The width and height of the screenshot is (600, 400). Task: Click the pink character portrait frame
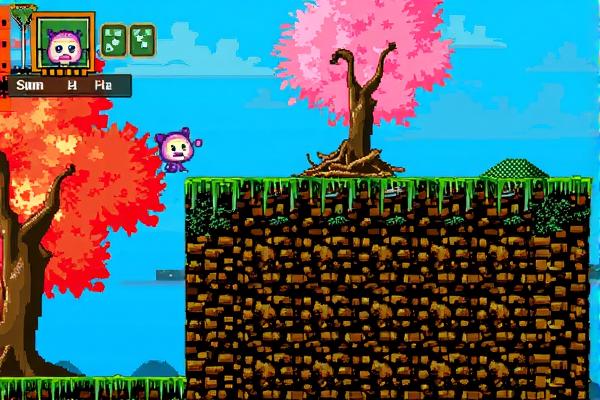coord(65,43)
